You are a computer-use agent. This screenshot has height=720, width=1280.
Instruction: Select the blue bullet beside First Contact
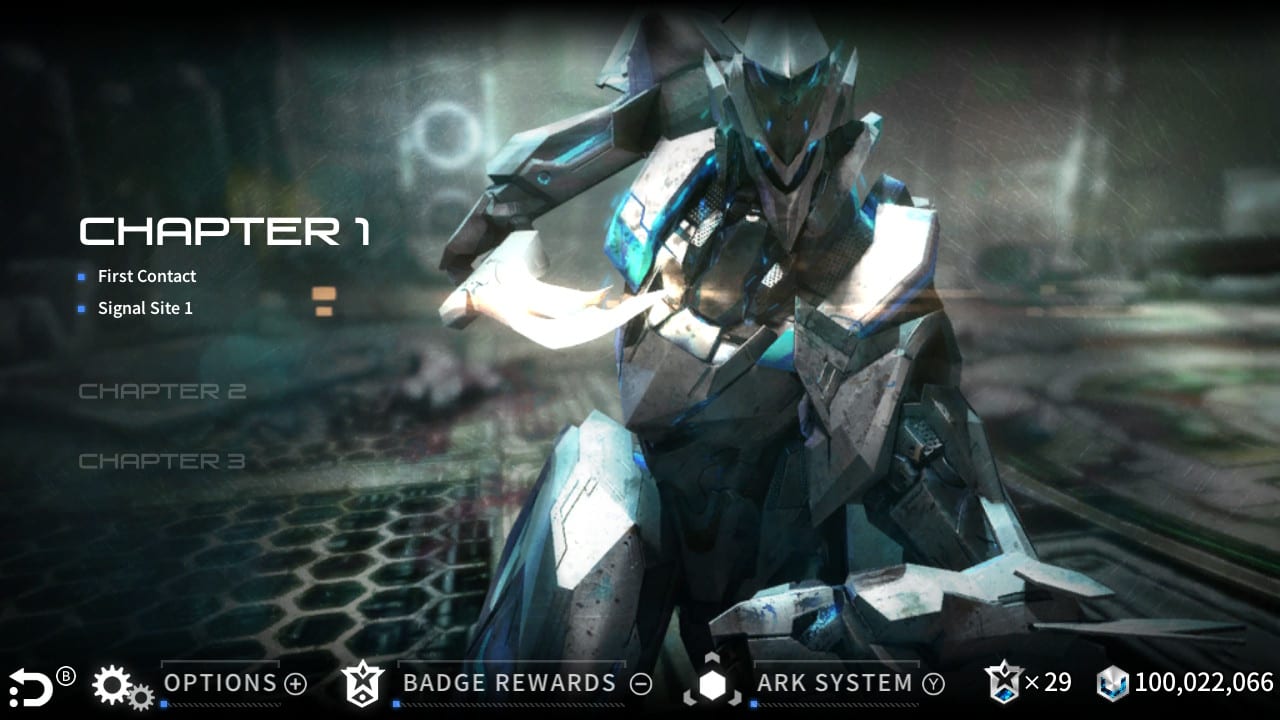[81, 277]
